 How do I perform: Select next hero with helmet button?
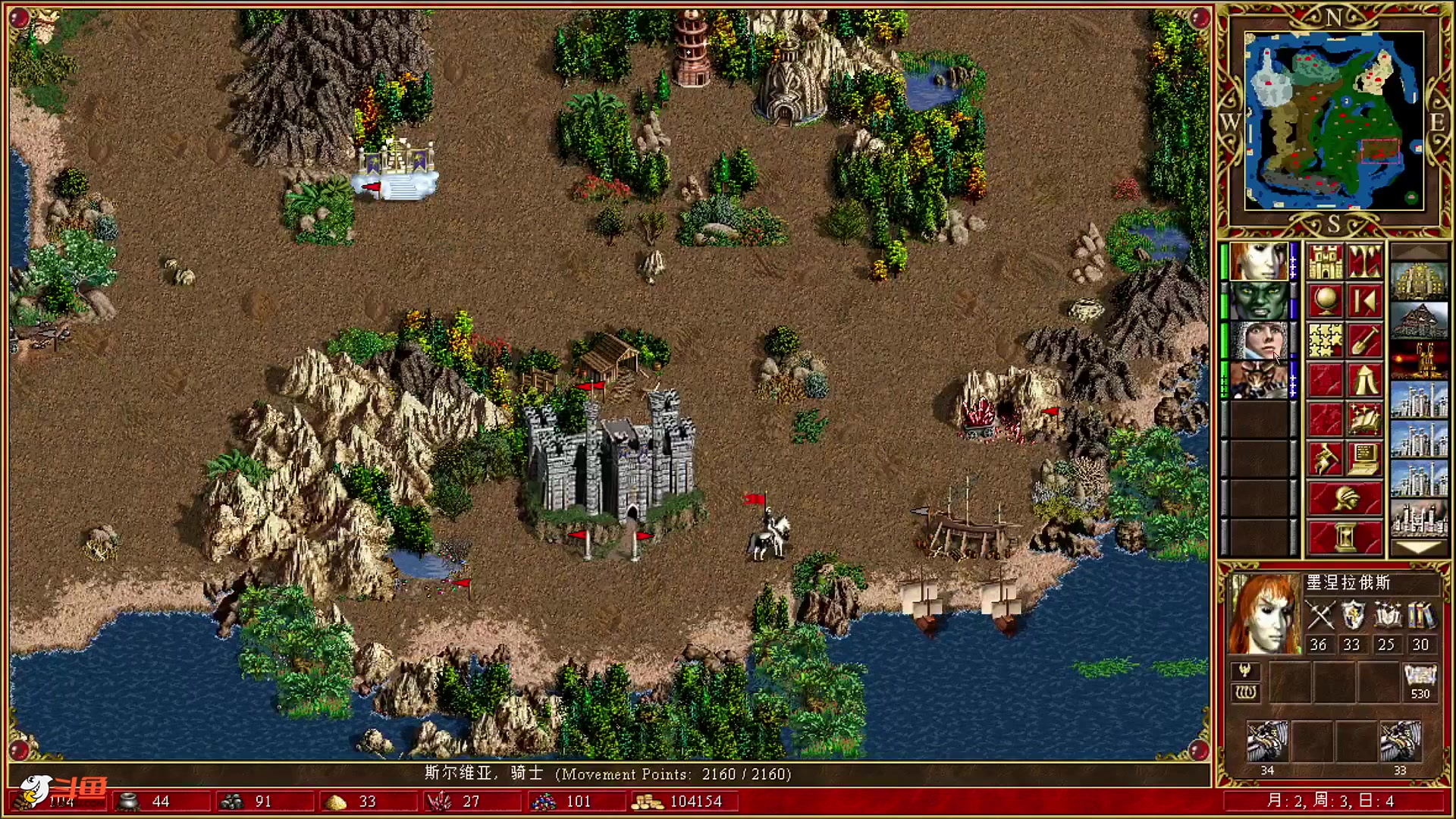tap(1345, 498)
